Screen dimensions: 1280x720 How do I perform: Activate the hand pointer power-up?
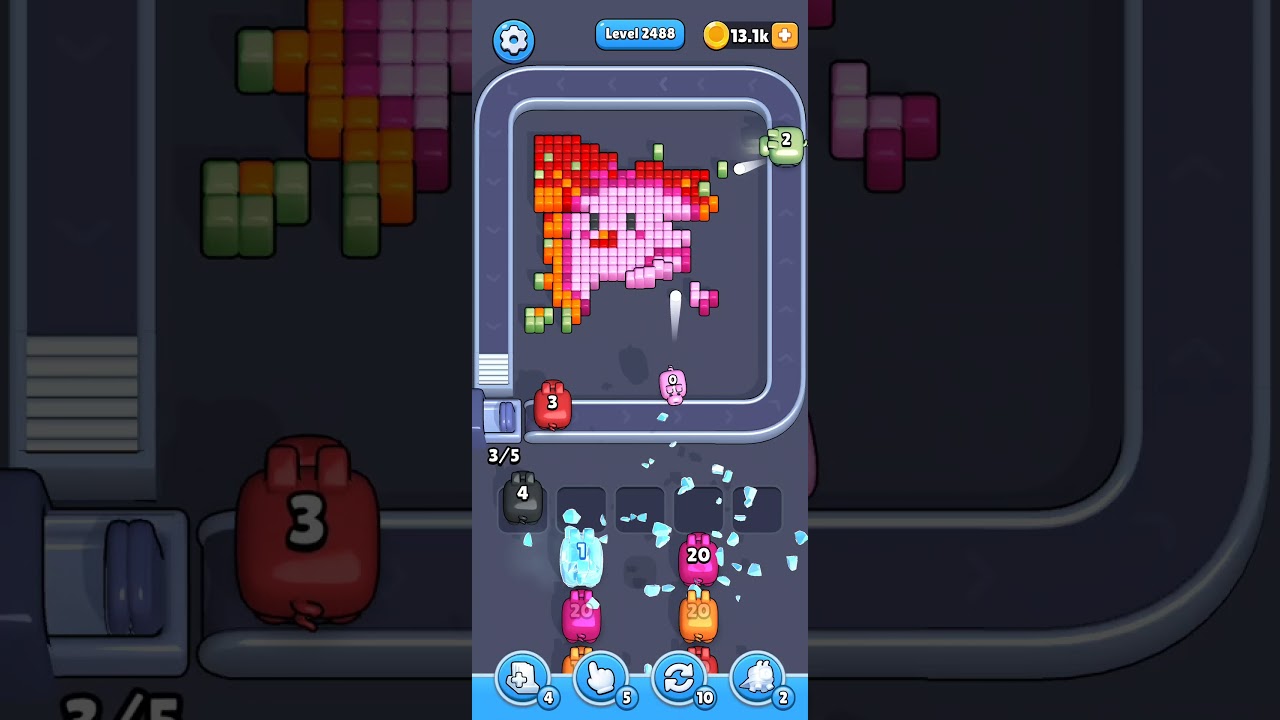pyautogui.click(x=601, y=678)
